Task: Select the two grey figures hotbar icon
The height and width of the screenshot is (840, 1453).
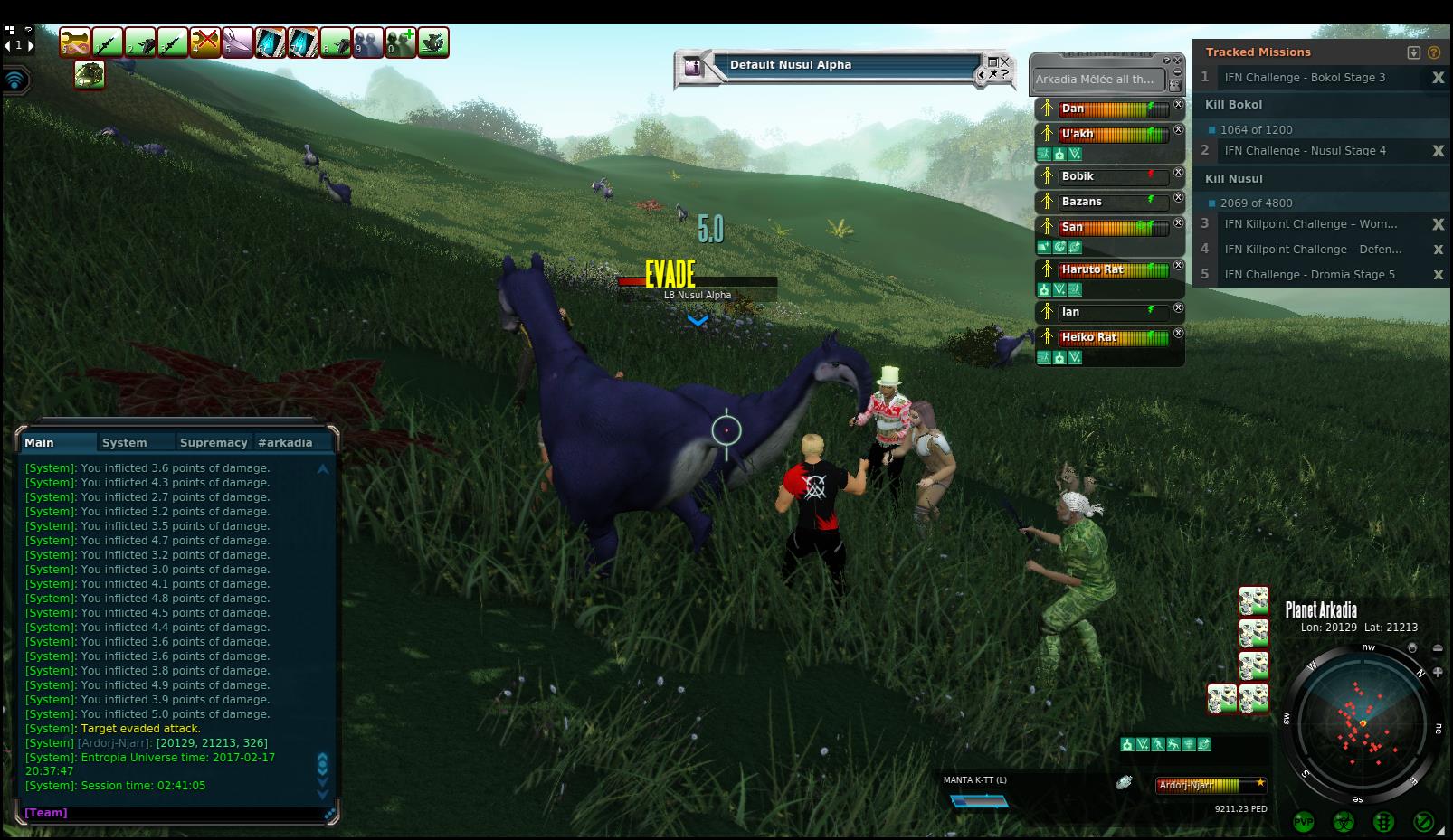Action: (368, 42)
